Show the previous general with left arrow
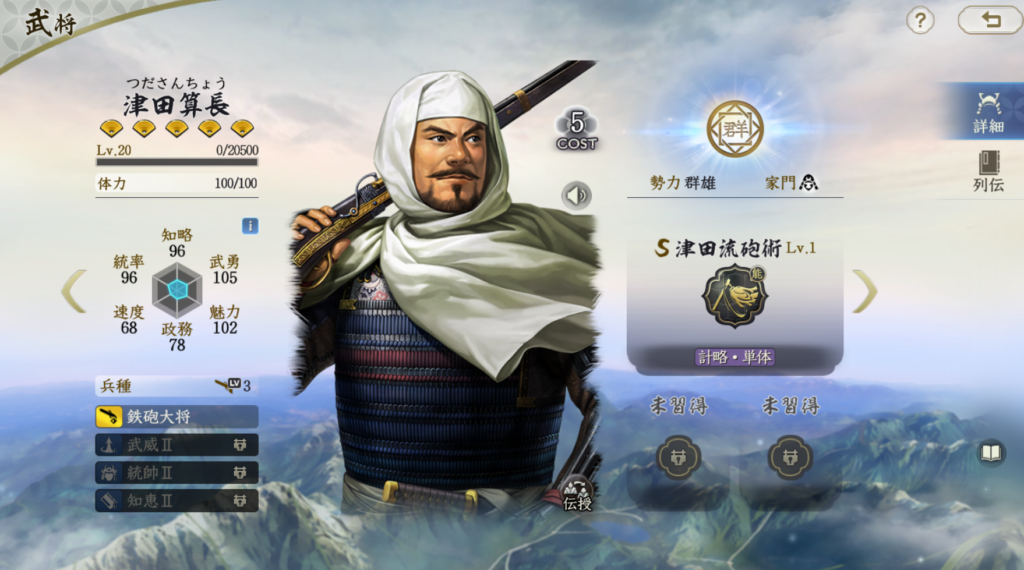 (74, 291)
